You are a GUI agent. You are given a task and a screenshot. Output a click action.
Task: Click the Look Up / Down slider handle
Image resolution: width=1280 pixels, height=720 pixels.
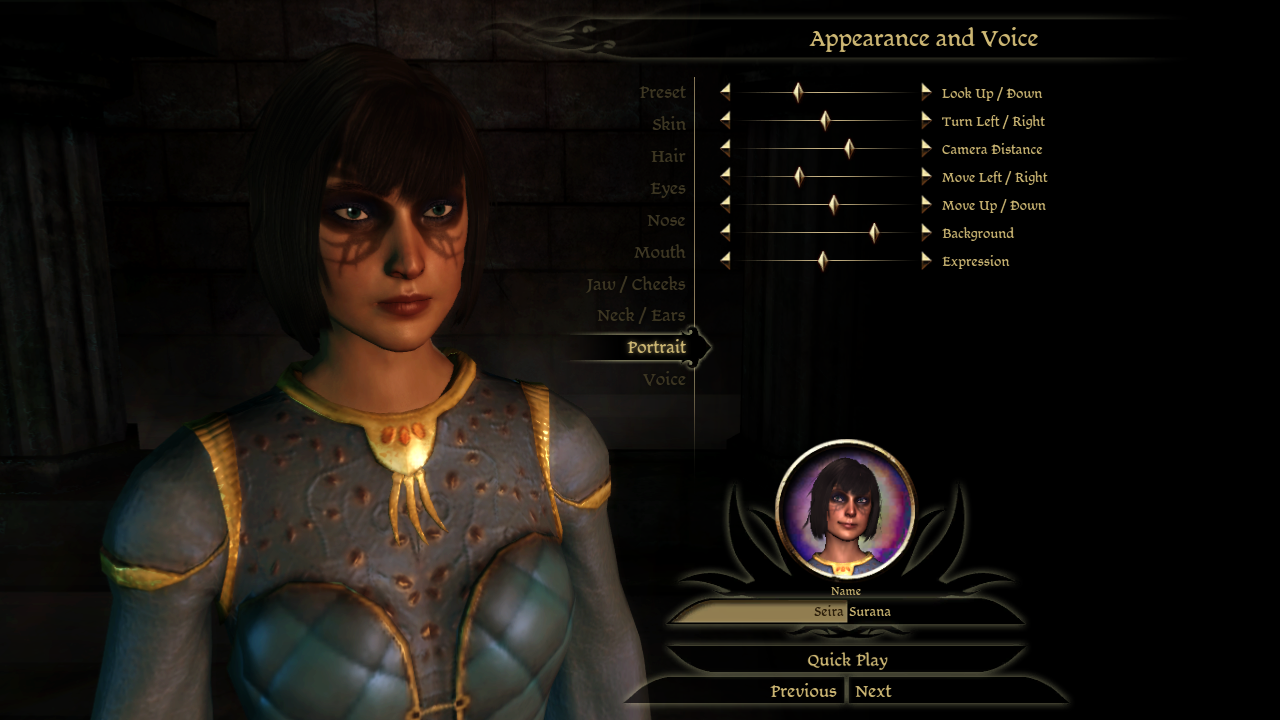click(x=798, y=93)
